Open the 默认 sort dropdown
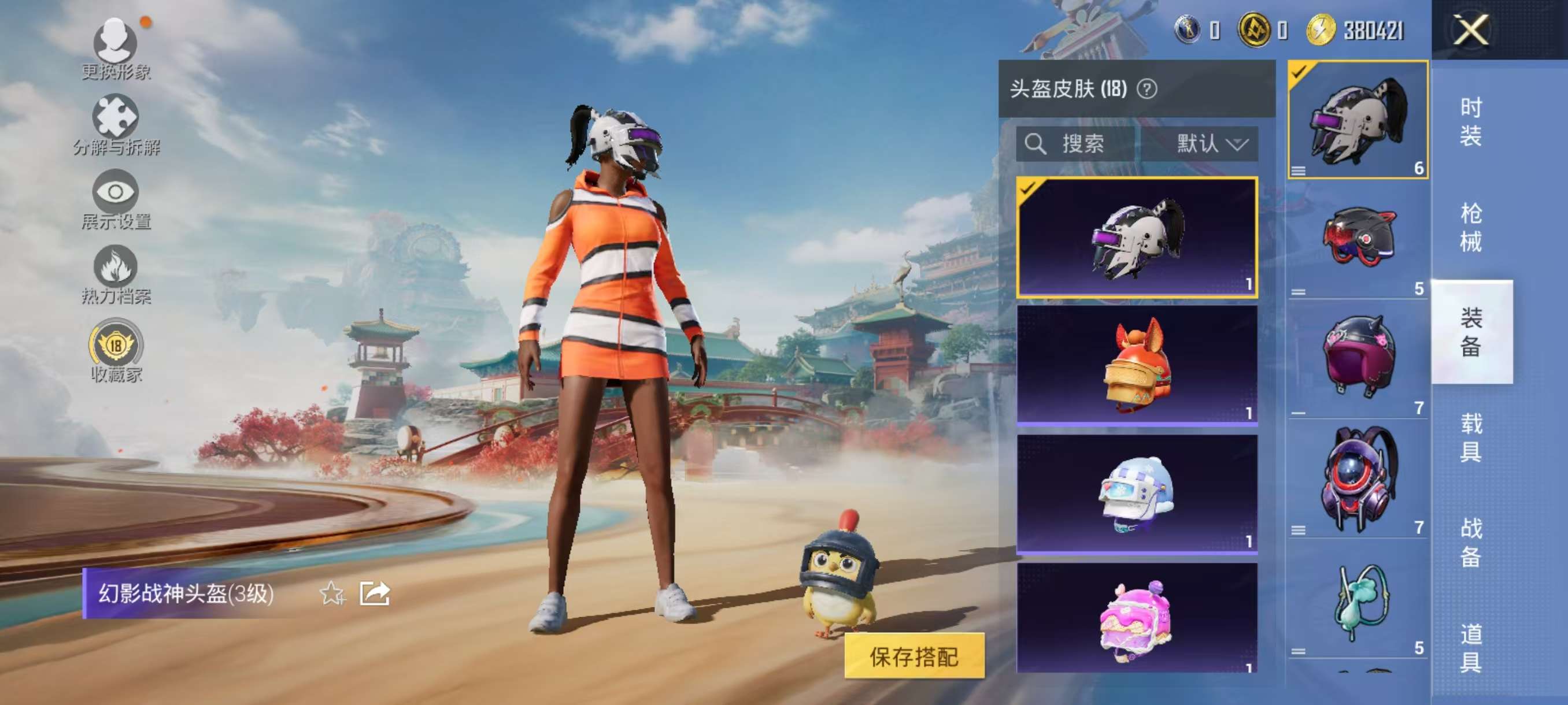Viewport: 1568px width, 705px height. pos(1210,144)
